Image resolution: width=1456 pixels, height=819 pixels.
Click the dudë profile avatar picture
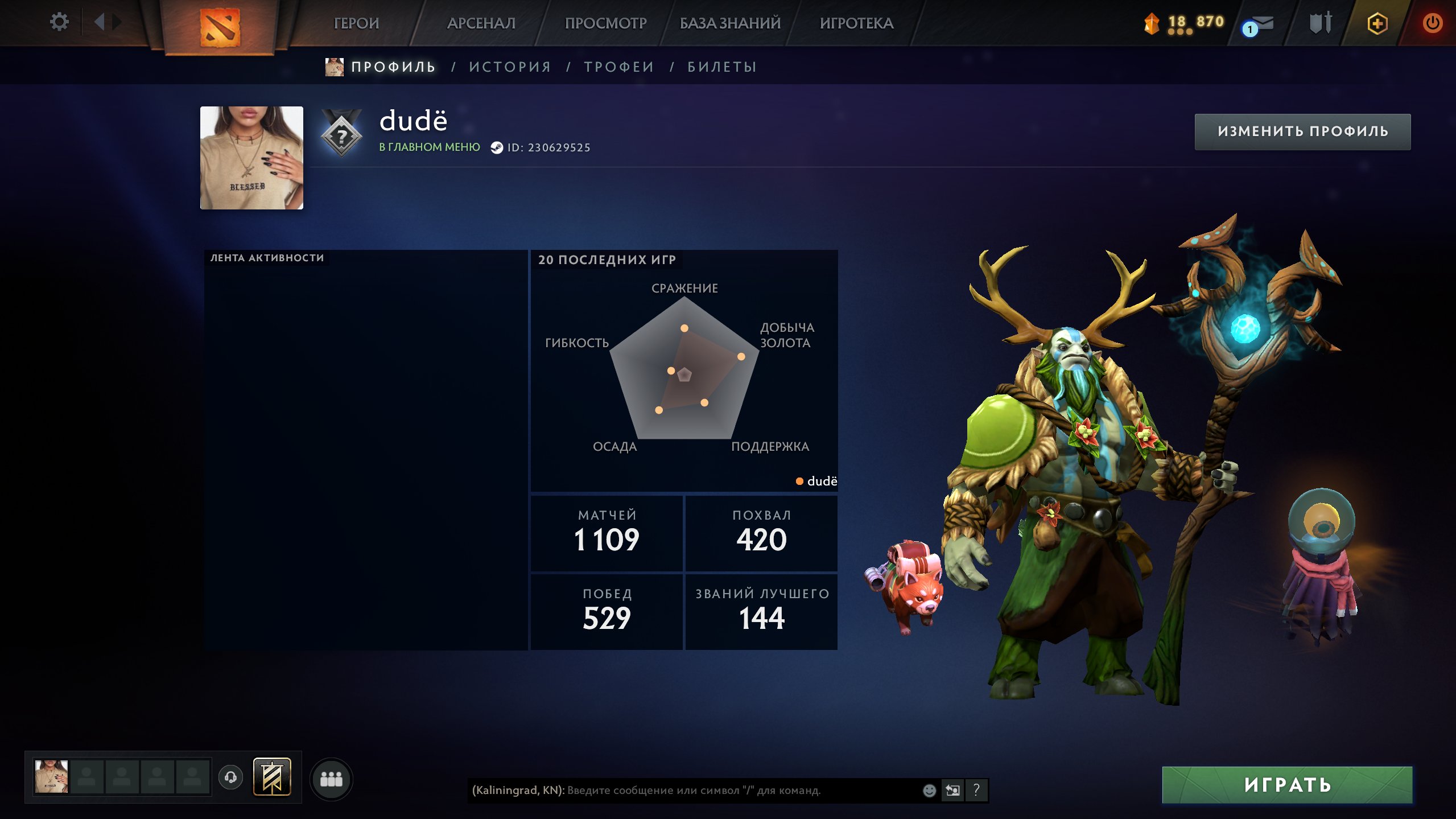[251, 158]
